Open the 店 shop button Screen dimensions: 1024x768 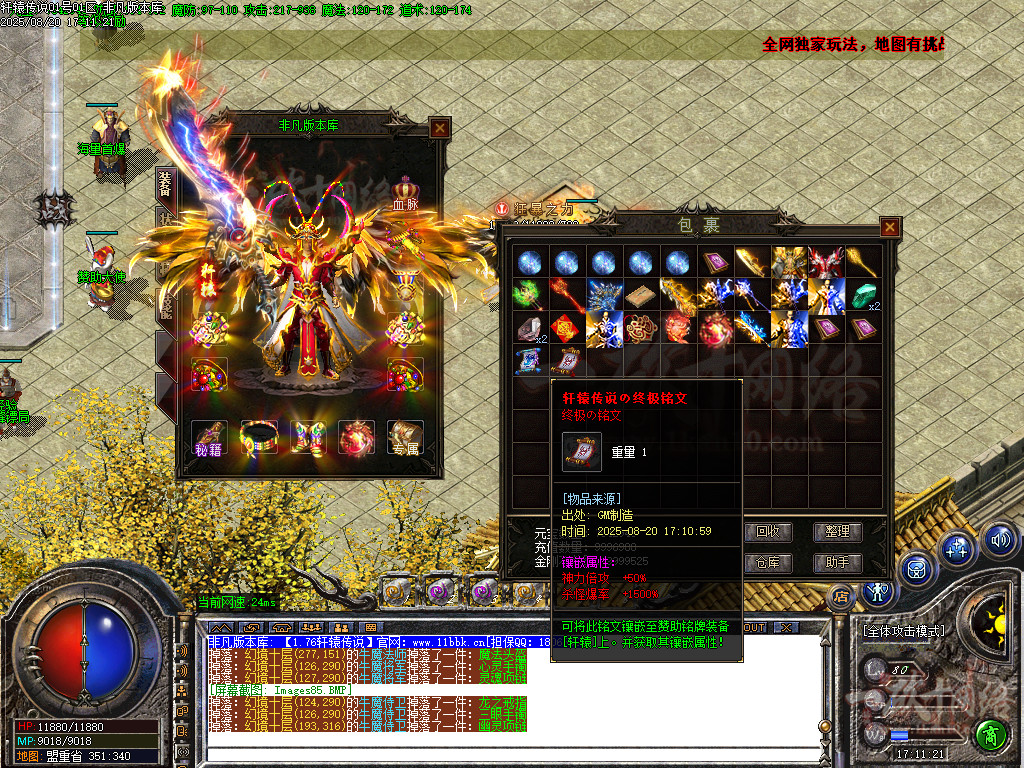point(841,596)
